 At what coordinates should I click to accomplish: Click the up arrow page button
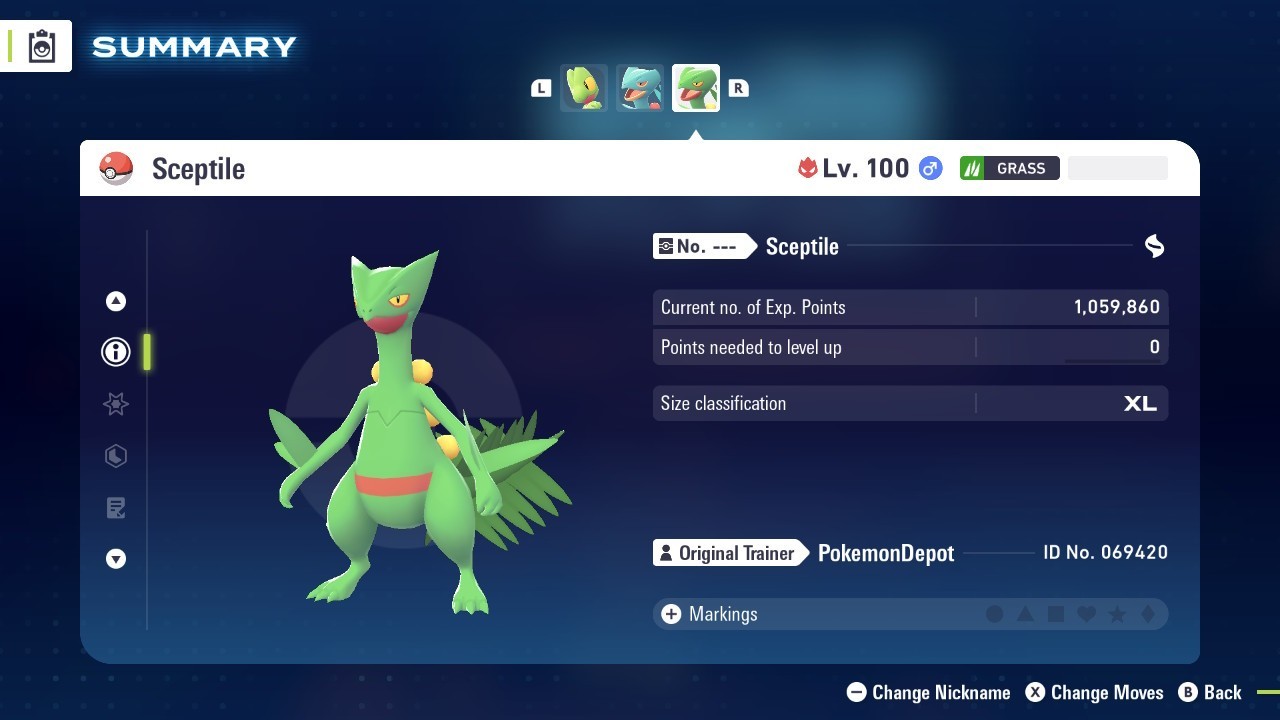116,301
